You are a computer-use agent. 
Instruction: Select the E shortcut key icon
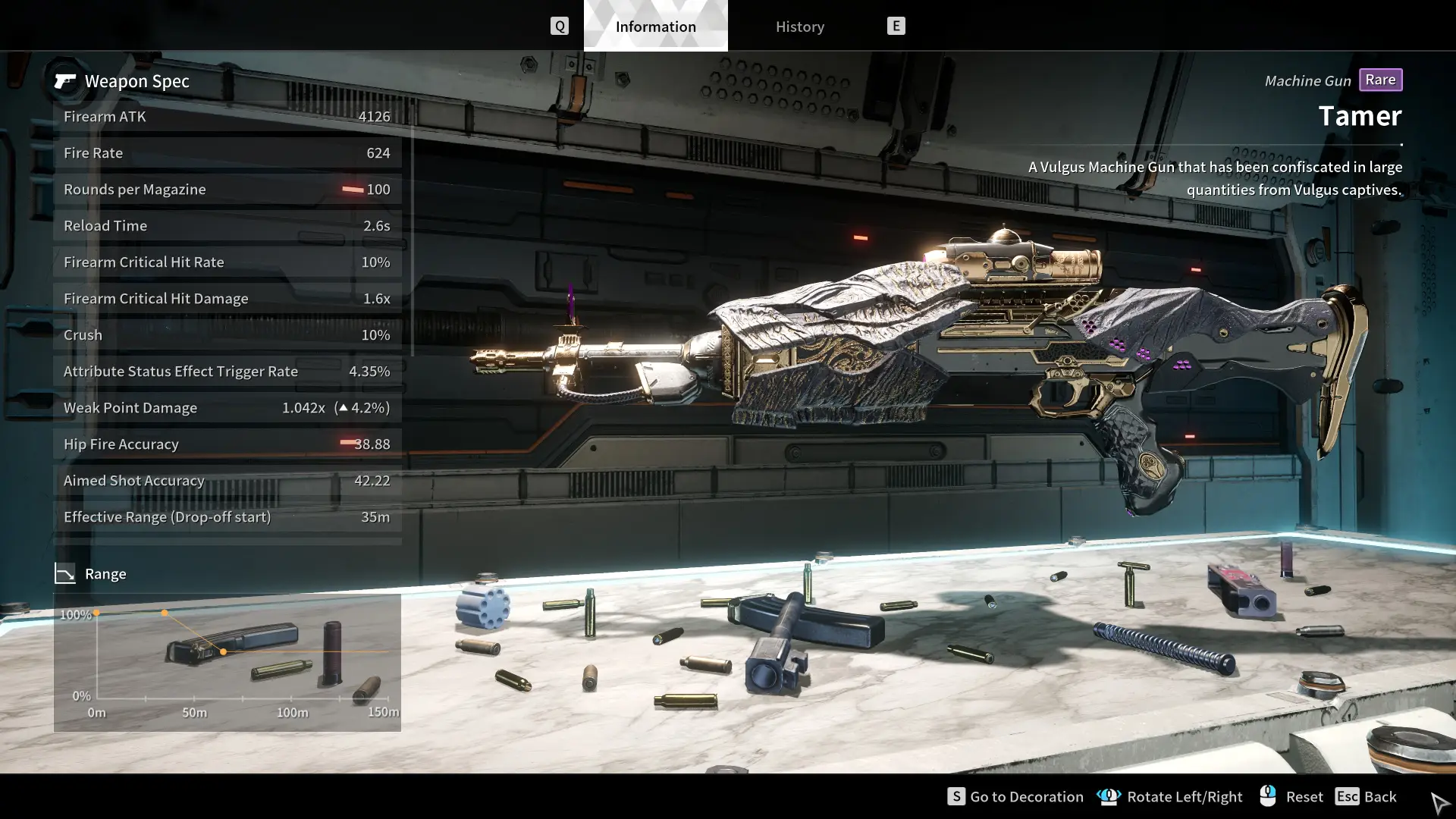tap(896, 25)
